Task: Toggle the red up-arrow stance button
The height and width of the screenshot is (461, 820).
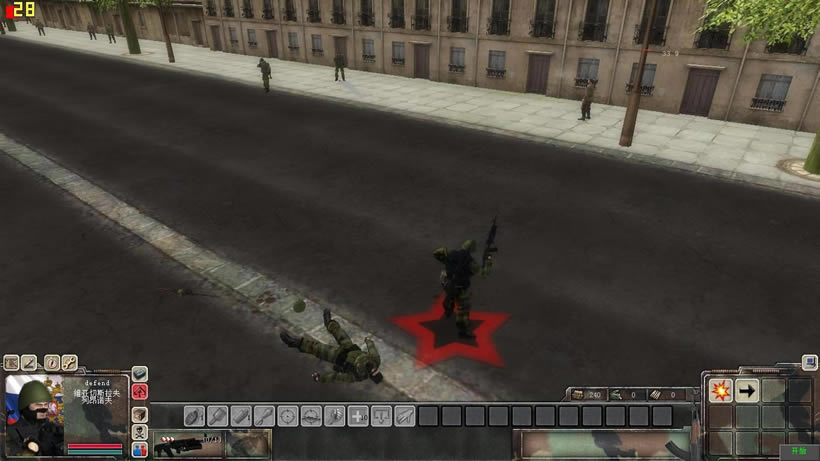Action: [x=140, y=392]
